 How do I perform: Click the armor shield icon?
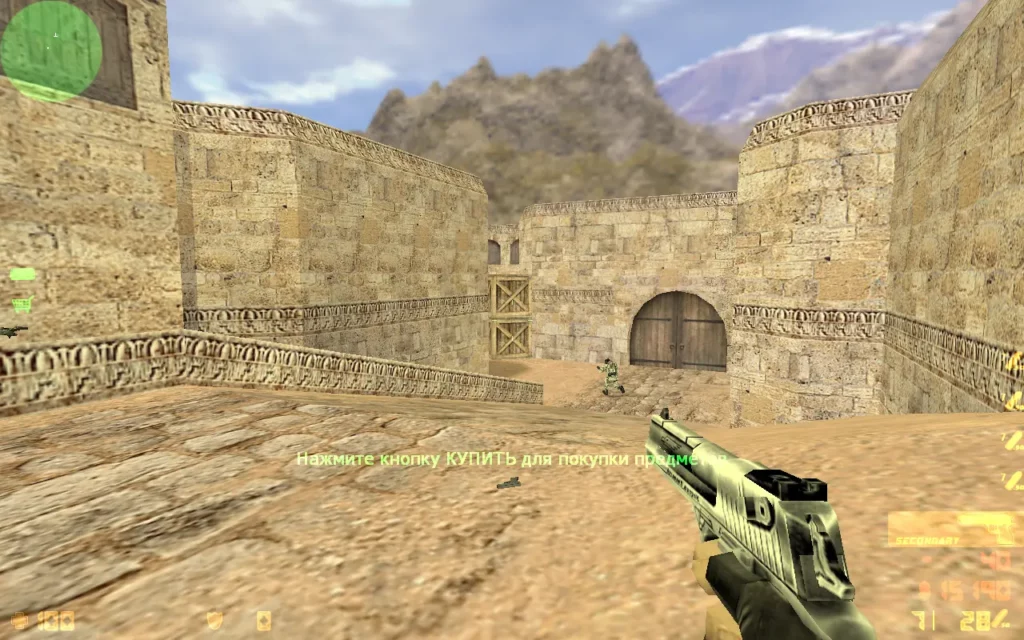214,621
